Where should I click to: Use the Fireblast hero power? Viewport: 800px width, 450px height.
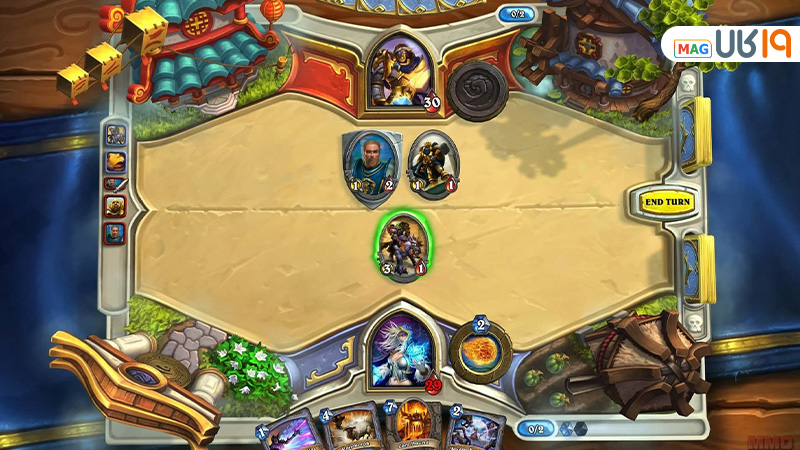click(x=480, y=353)
